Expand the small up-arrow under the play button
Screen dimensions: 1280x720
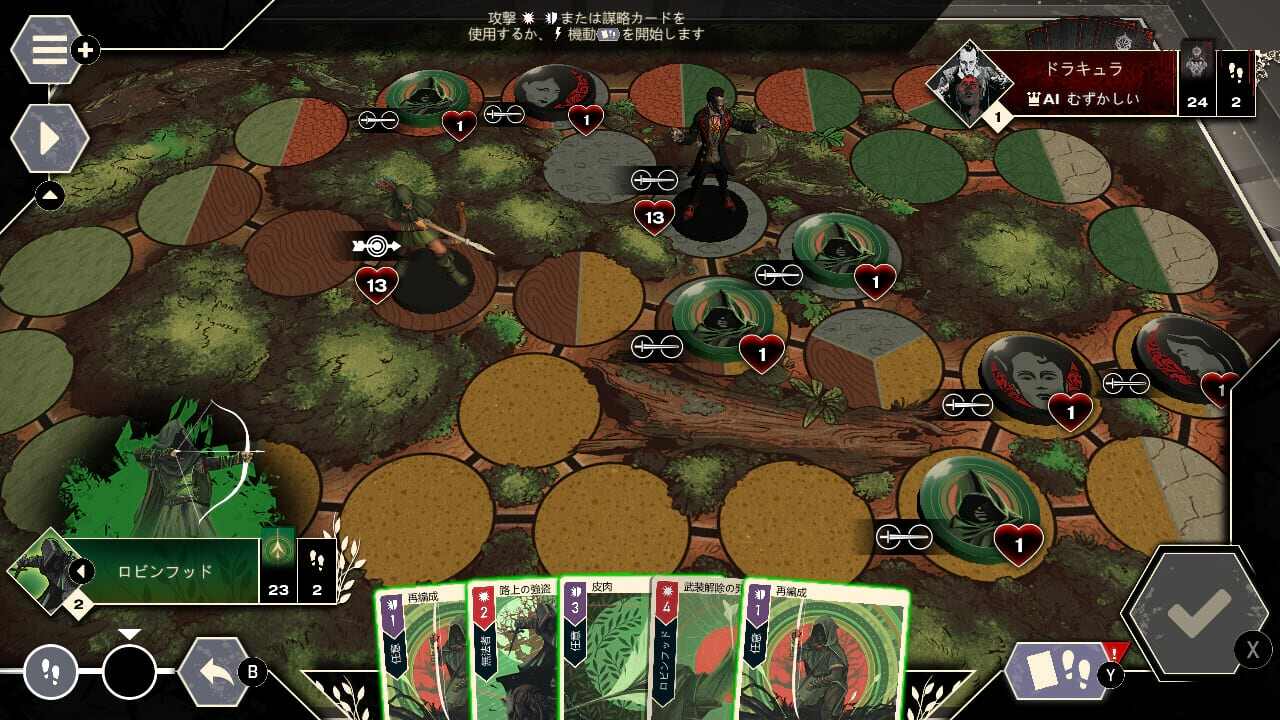point(49,196)
